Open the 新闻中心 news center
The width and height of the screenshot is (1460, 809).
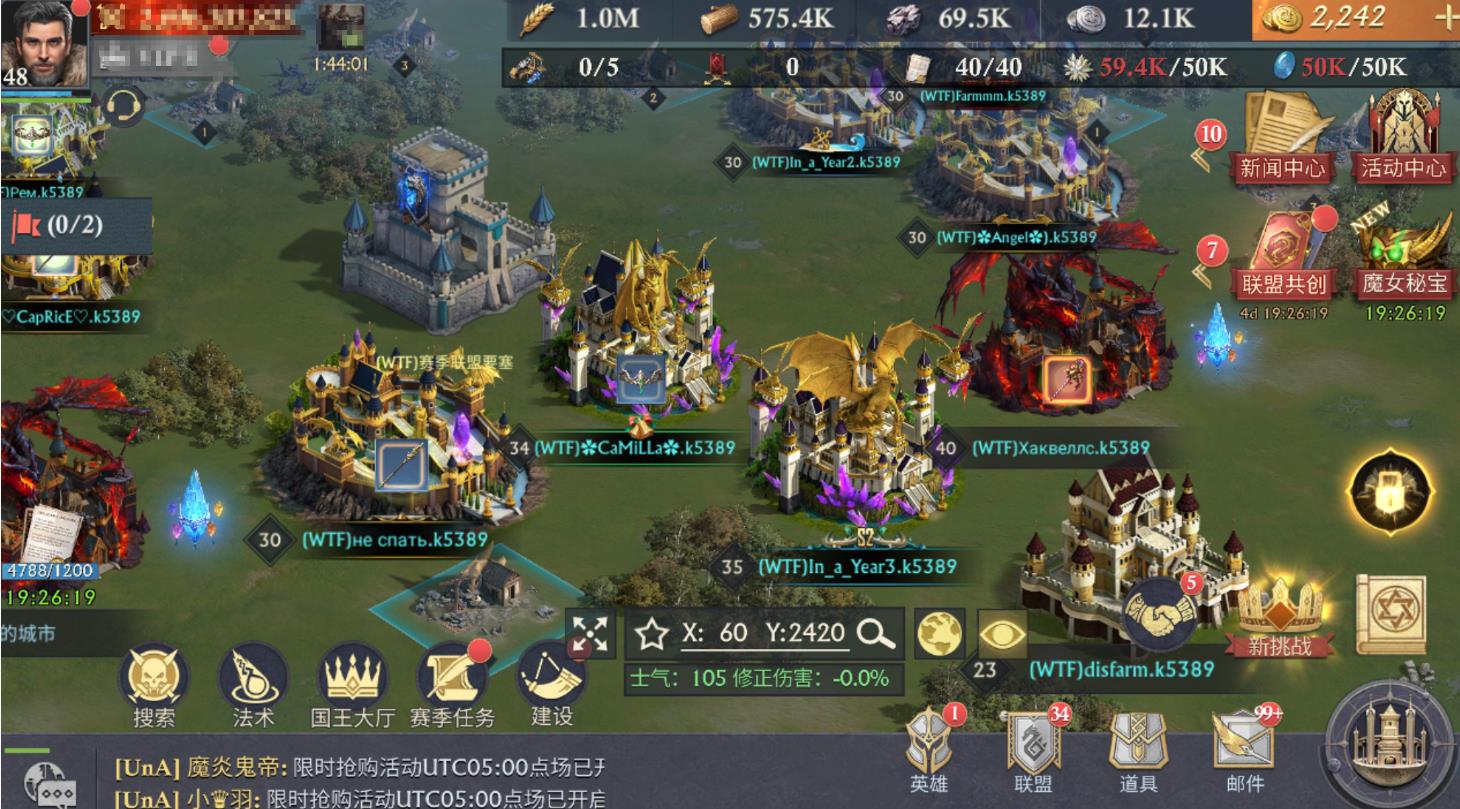click(1283, 137)
